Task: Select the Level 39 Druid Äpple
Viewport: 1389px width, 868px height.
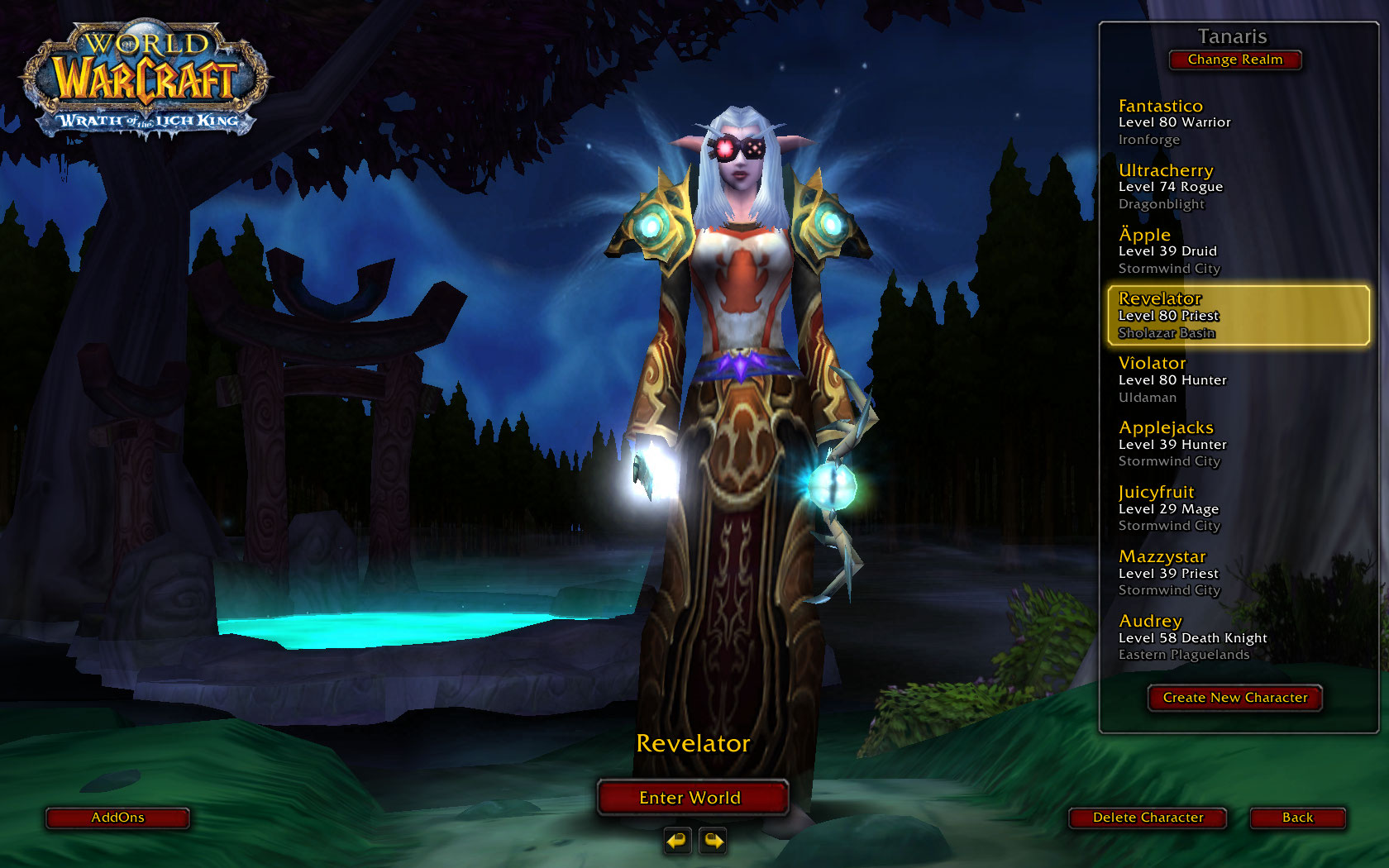Action: (x=1236, y=251)
